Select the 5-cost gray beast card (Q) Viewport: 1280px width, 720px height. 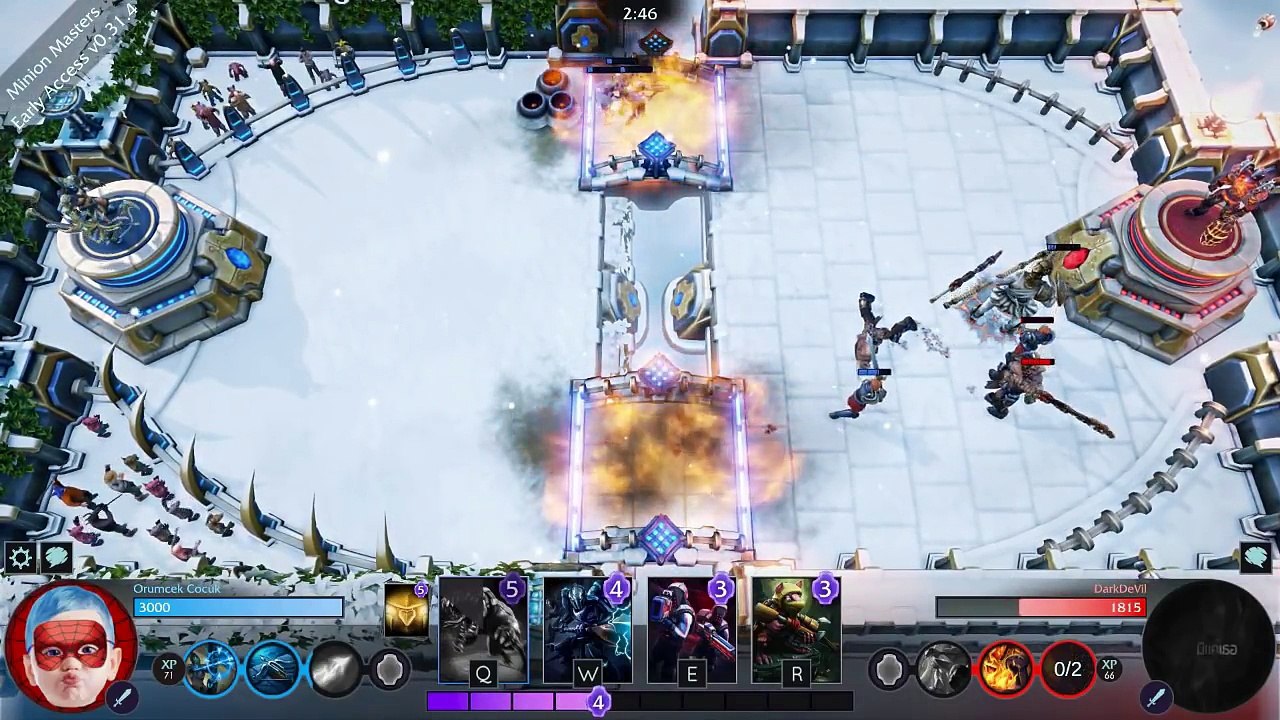tap(483, 630)
